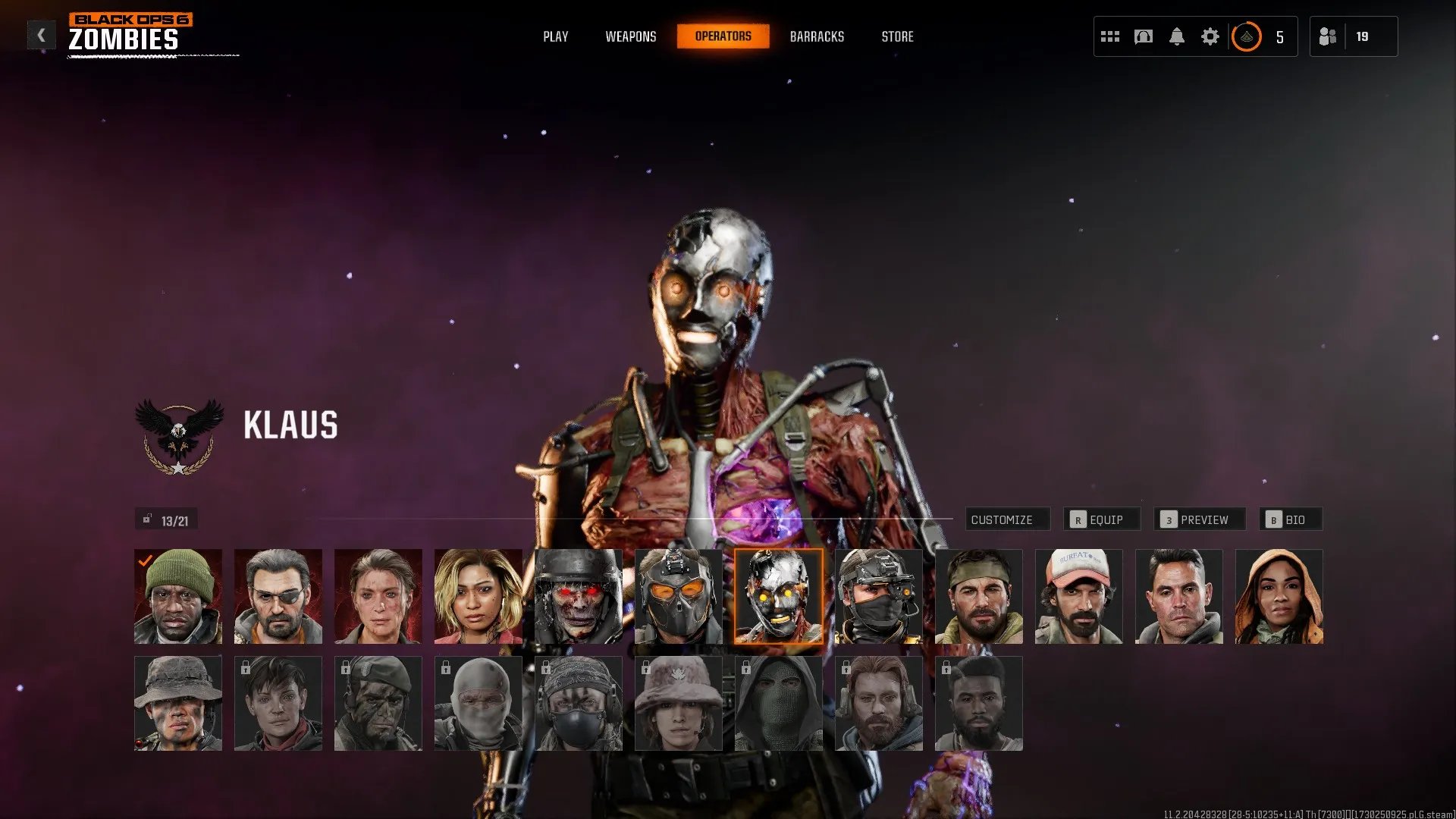Open the grid menu icon
1456x819 pixels.
coord(1110,36)
